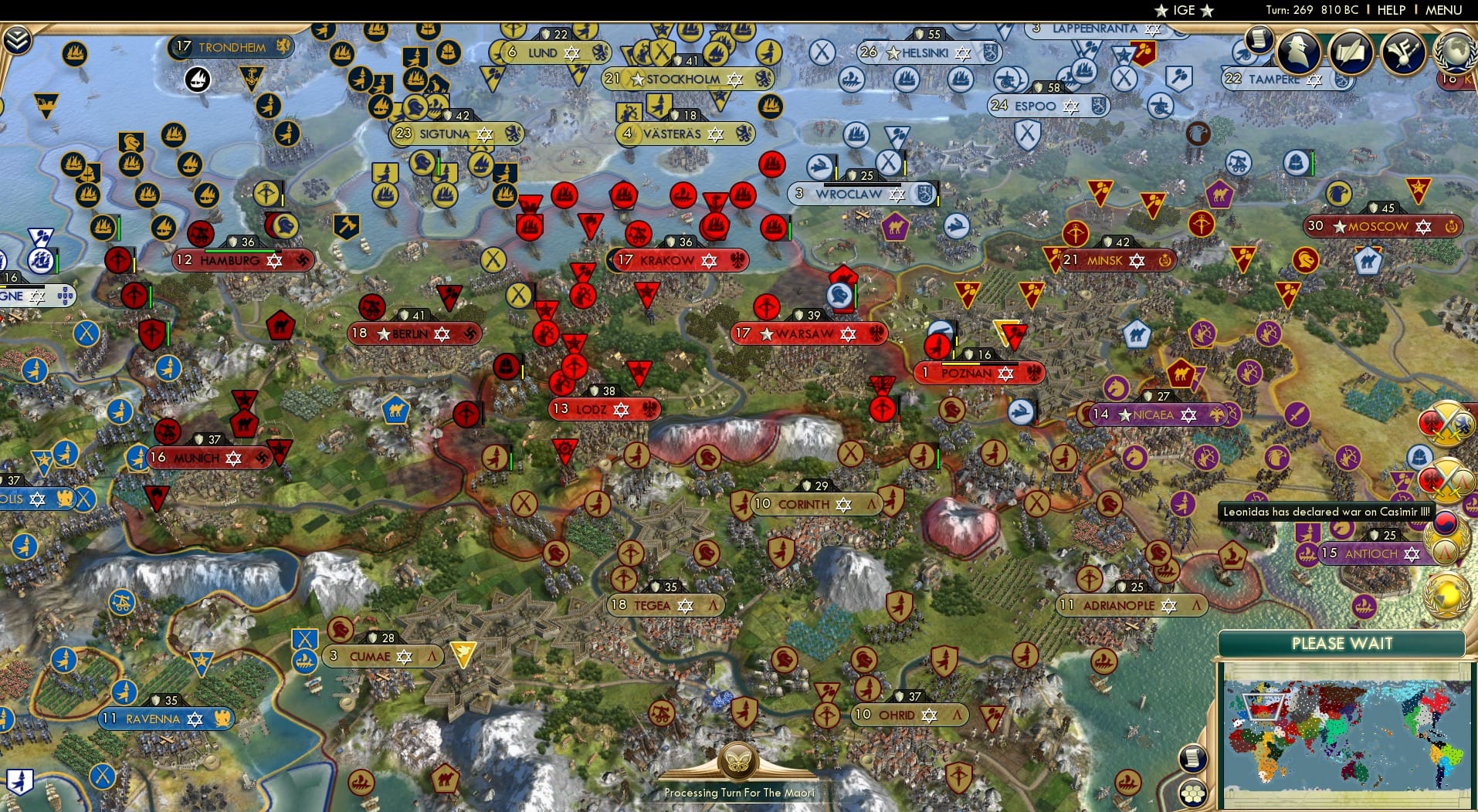Open the Espionage Overview spy icon
Viewport: 1478px width, 812px height.
click(1300, 52)
